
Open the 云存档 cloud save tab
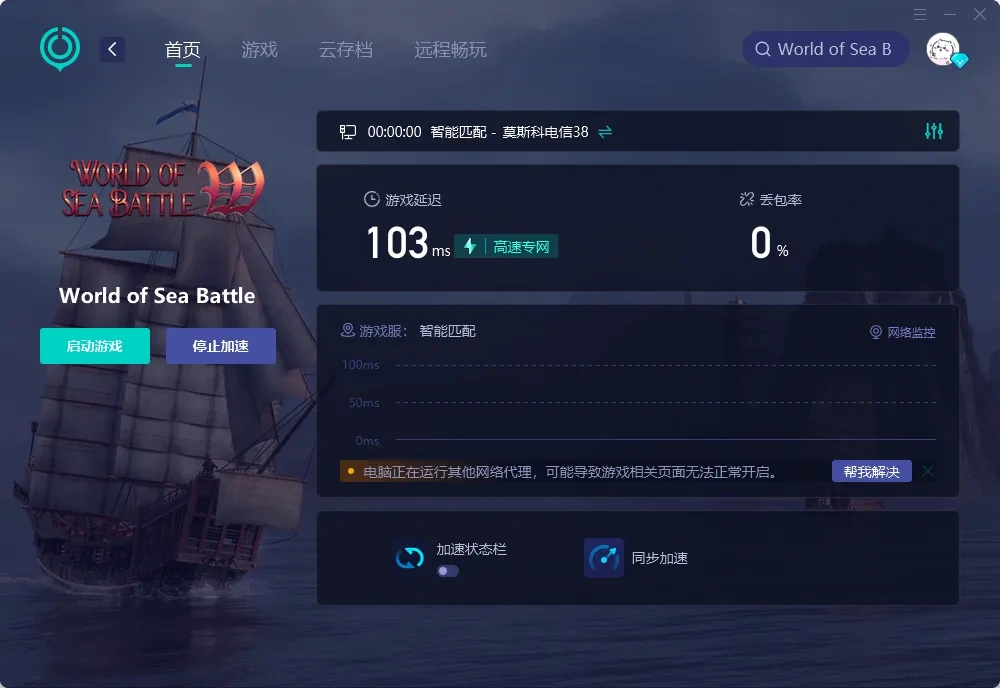(346, 50)
